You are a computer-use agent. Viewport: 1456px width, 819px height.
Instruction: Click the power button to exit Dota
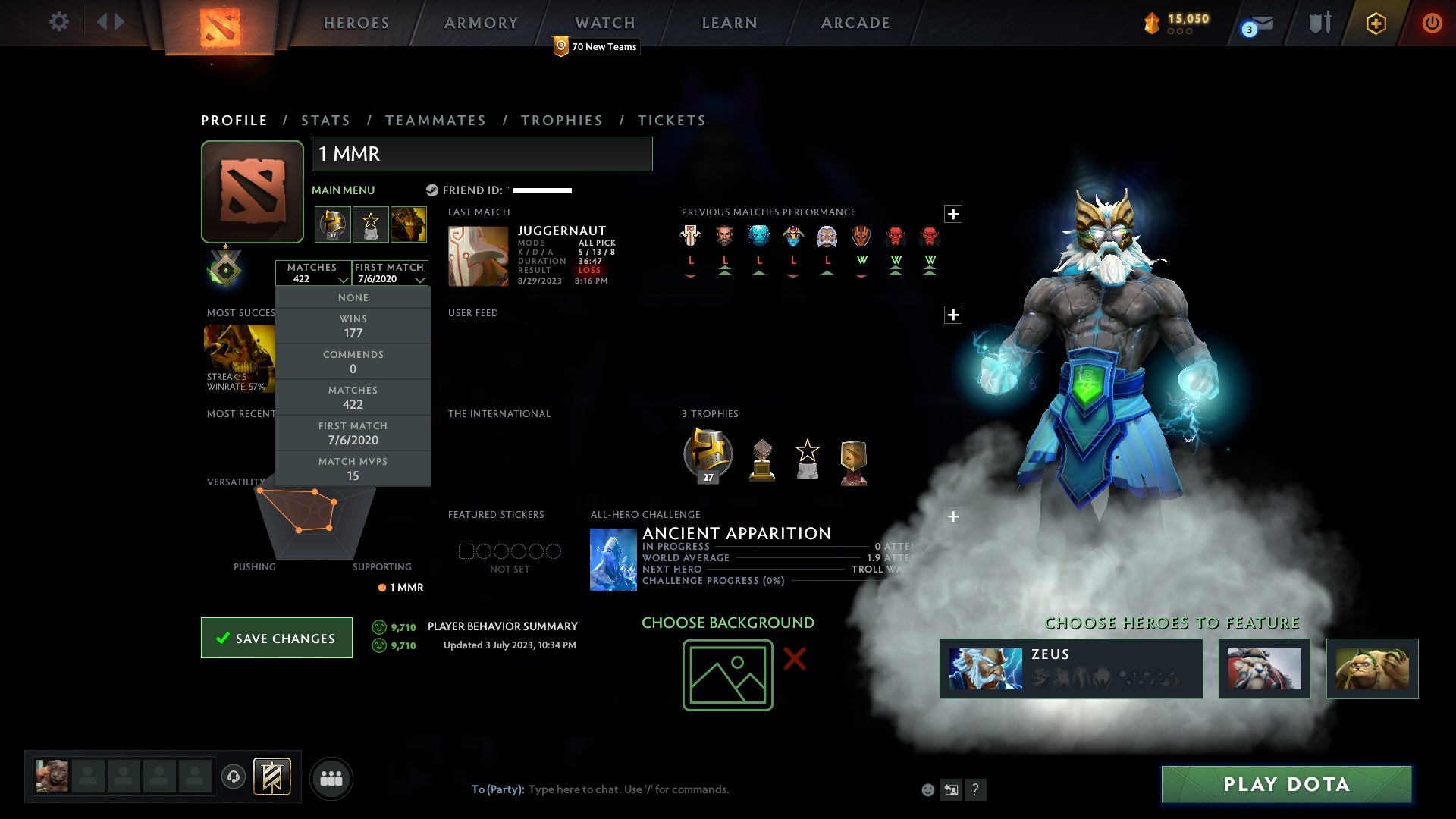pyautogui.click(x=1432, y=23)
